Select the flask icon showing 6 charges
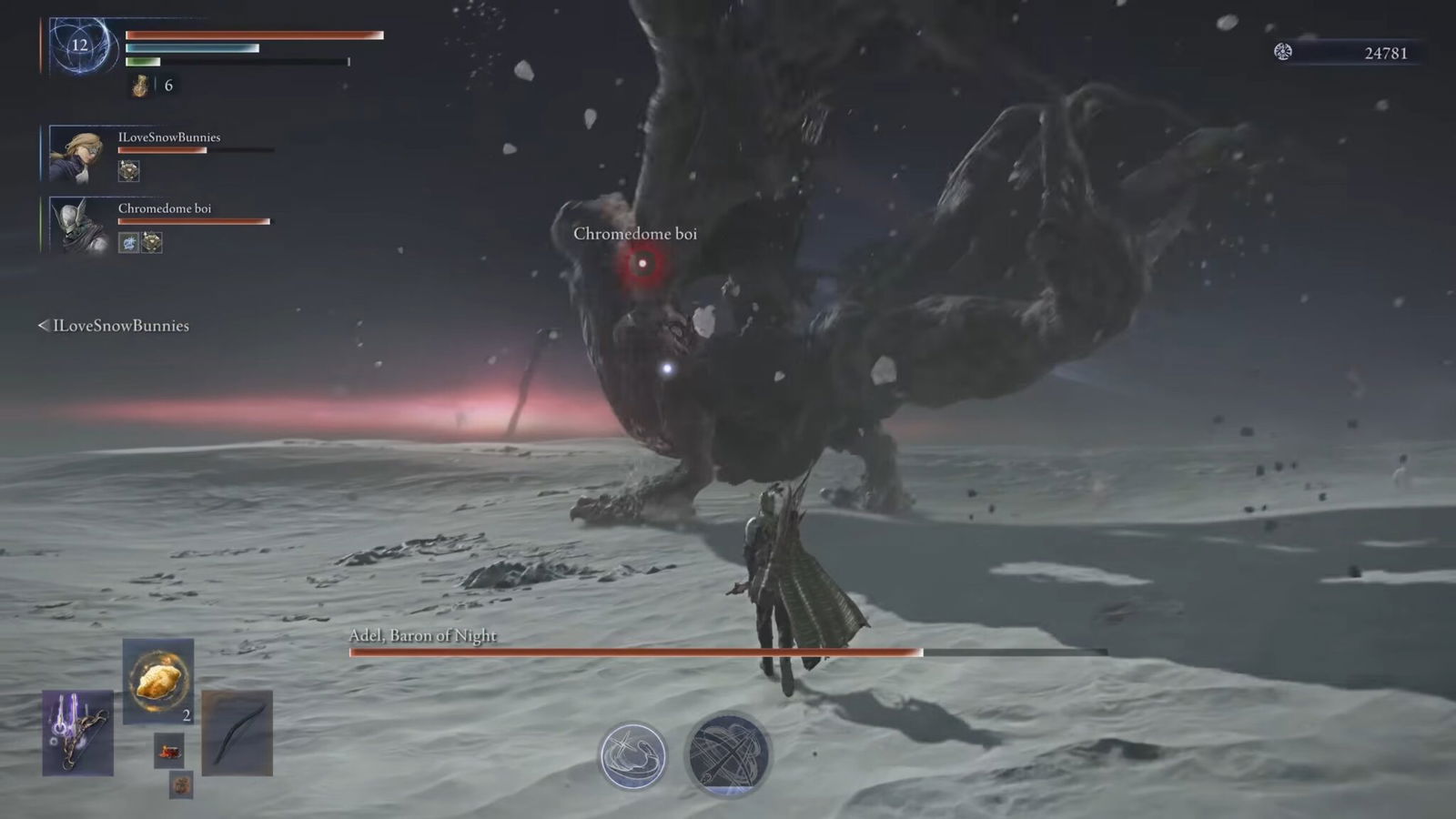Image resolution: width=1456 pixels, height=819 pixels. coord(141,86)
